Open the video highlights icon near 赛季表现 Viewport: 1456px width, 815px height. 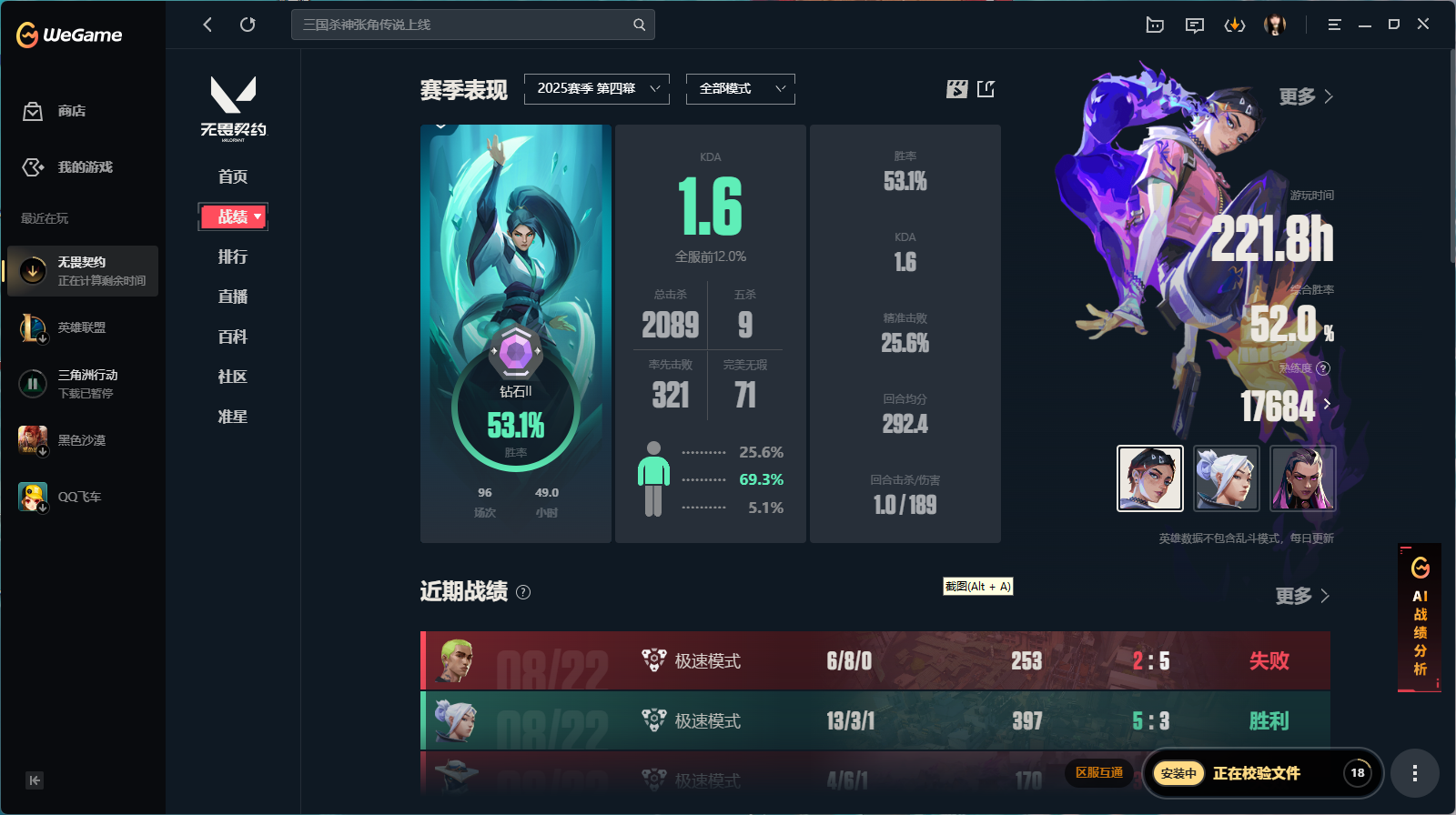point(956,88)
